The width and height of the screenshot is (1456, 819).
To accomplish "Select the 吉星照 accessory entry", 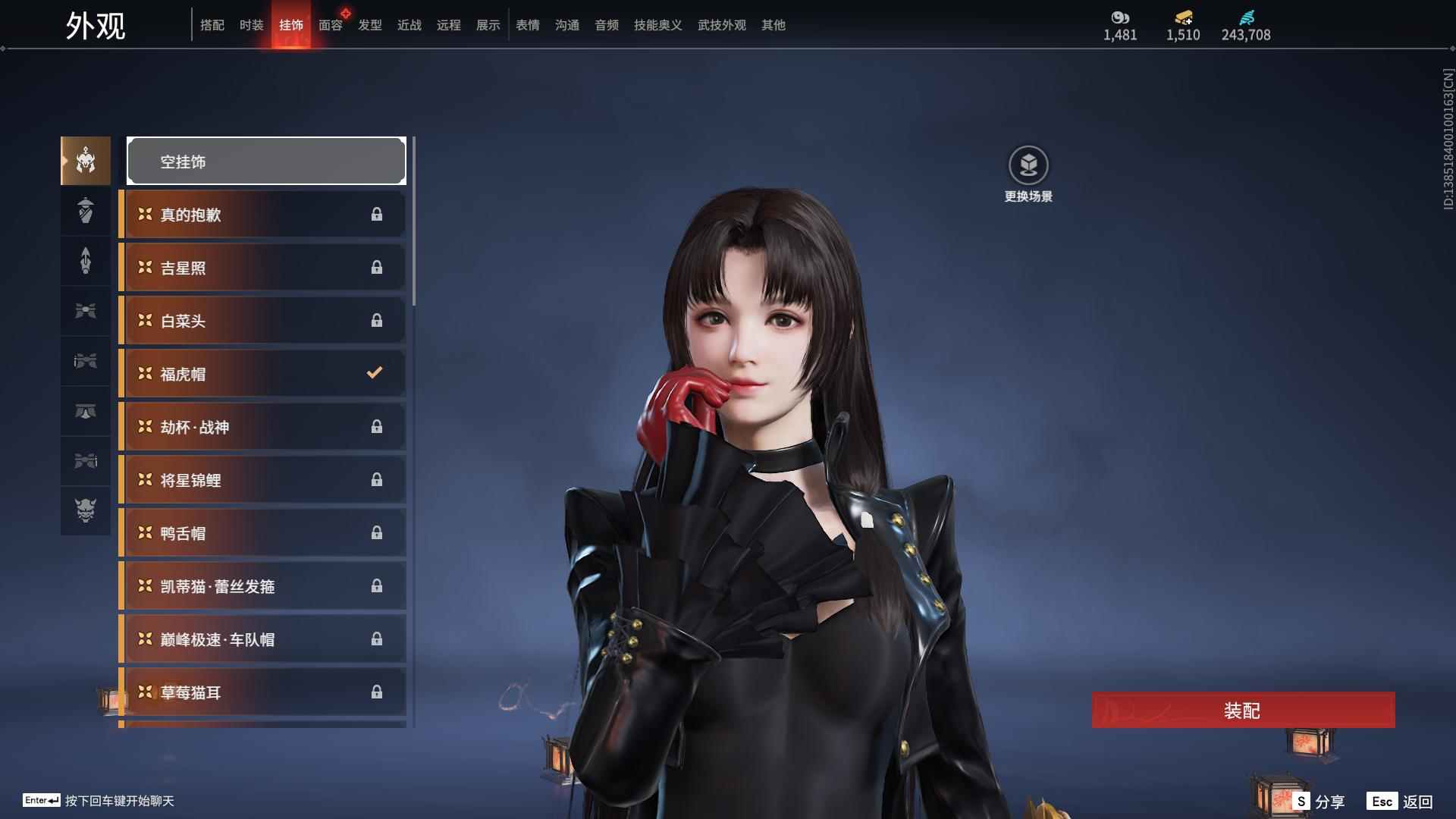I will [262, 267].
